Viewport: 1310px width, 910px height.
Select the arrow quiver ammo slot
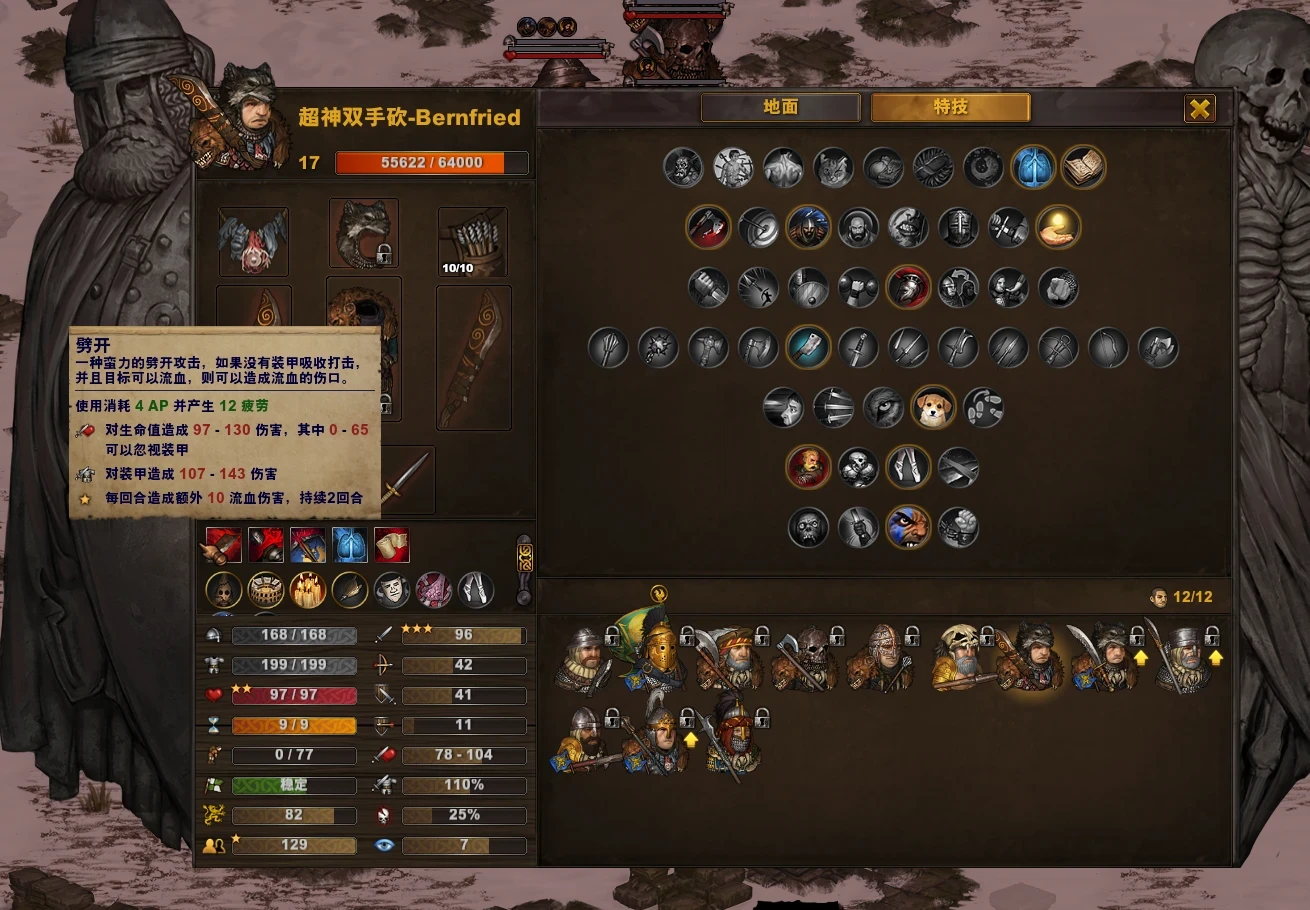pyautogui.click(x=473, y=241)
